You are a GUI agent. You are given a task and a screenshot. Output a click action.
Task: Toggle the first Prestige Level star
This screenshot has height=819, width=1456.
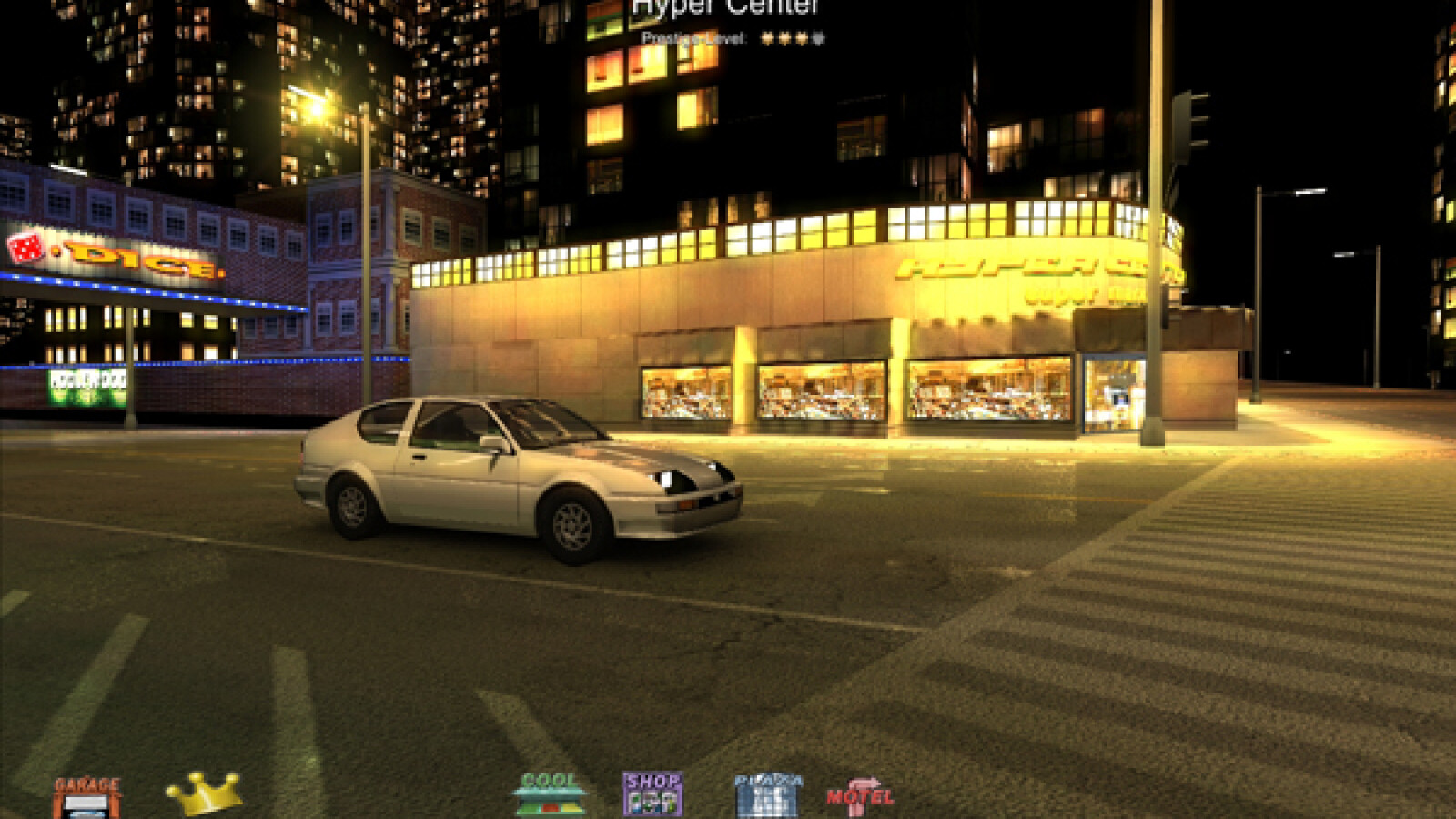[767, 40]
